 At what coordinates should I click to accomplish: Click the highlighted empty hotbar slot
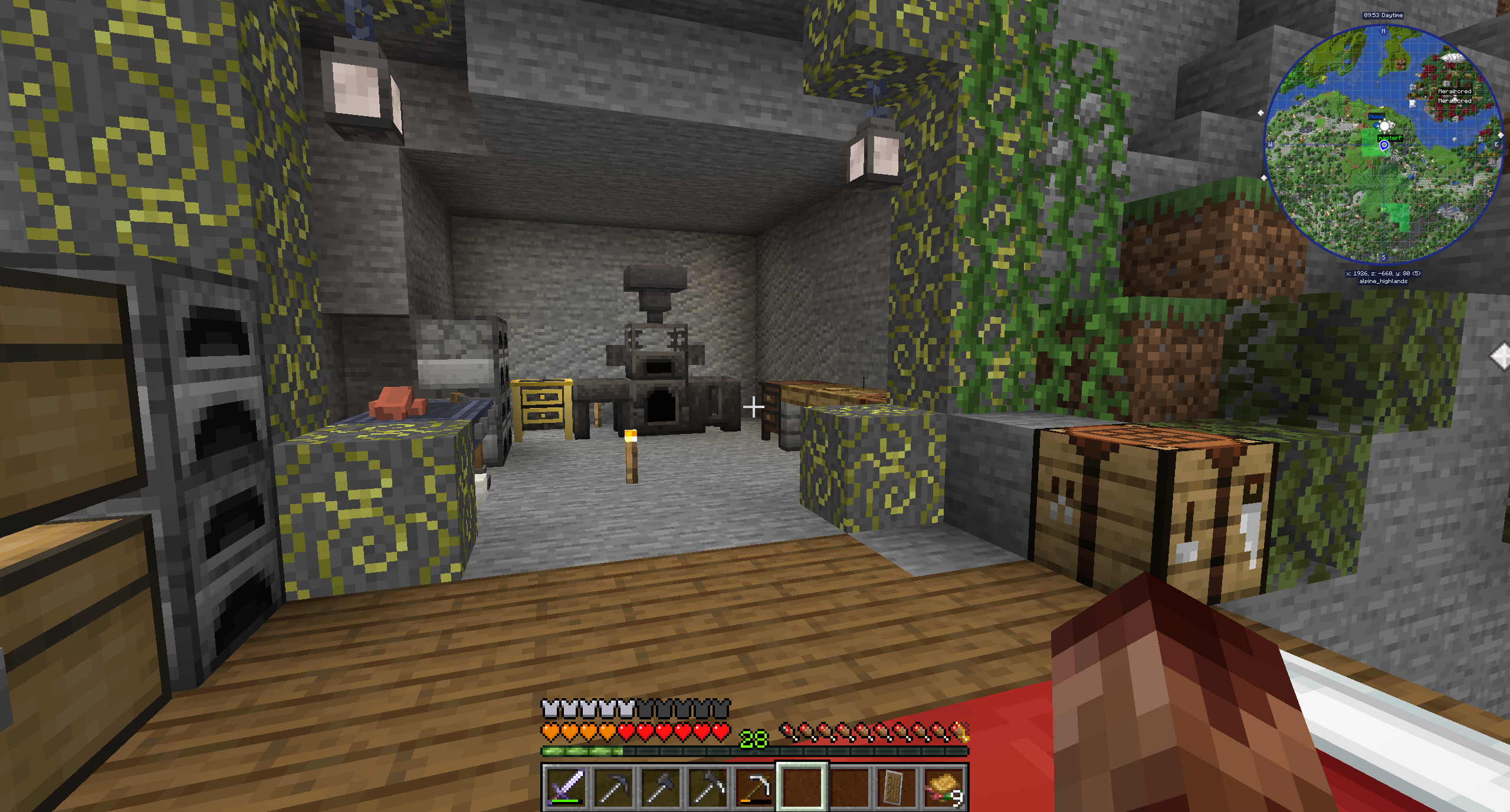click(x=802, y=787)
